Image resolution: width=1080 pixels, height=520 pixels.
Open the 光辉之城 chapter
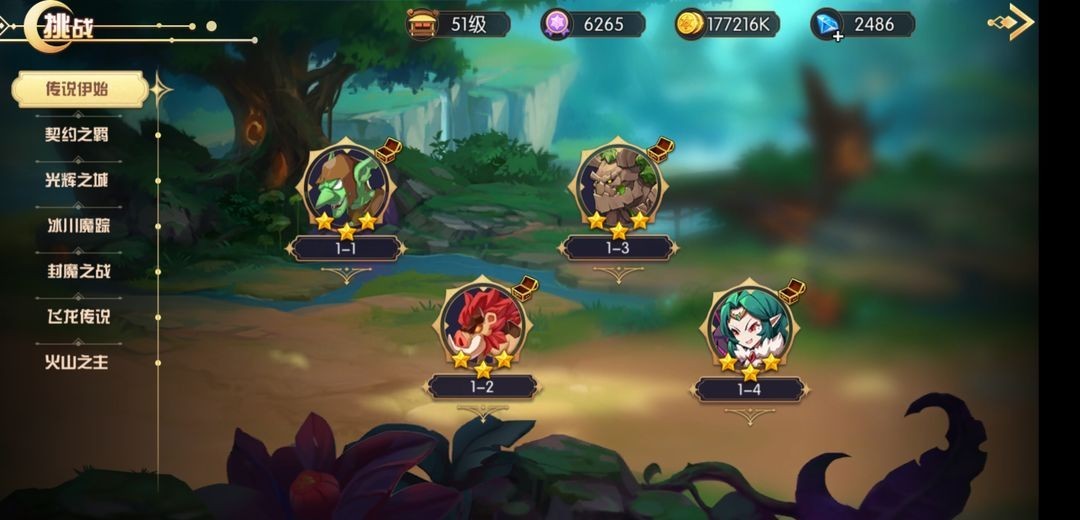78,180
